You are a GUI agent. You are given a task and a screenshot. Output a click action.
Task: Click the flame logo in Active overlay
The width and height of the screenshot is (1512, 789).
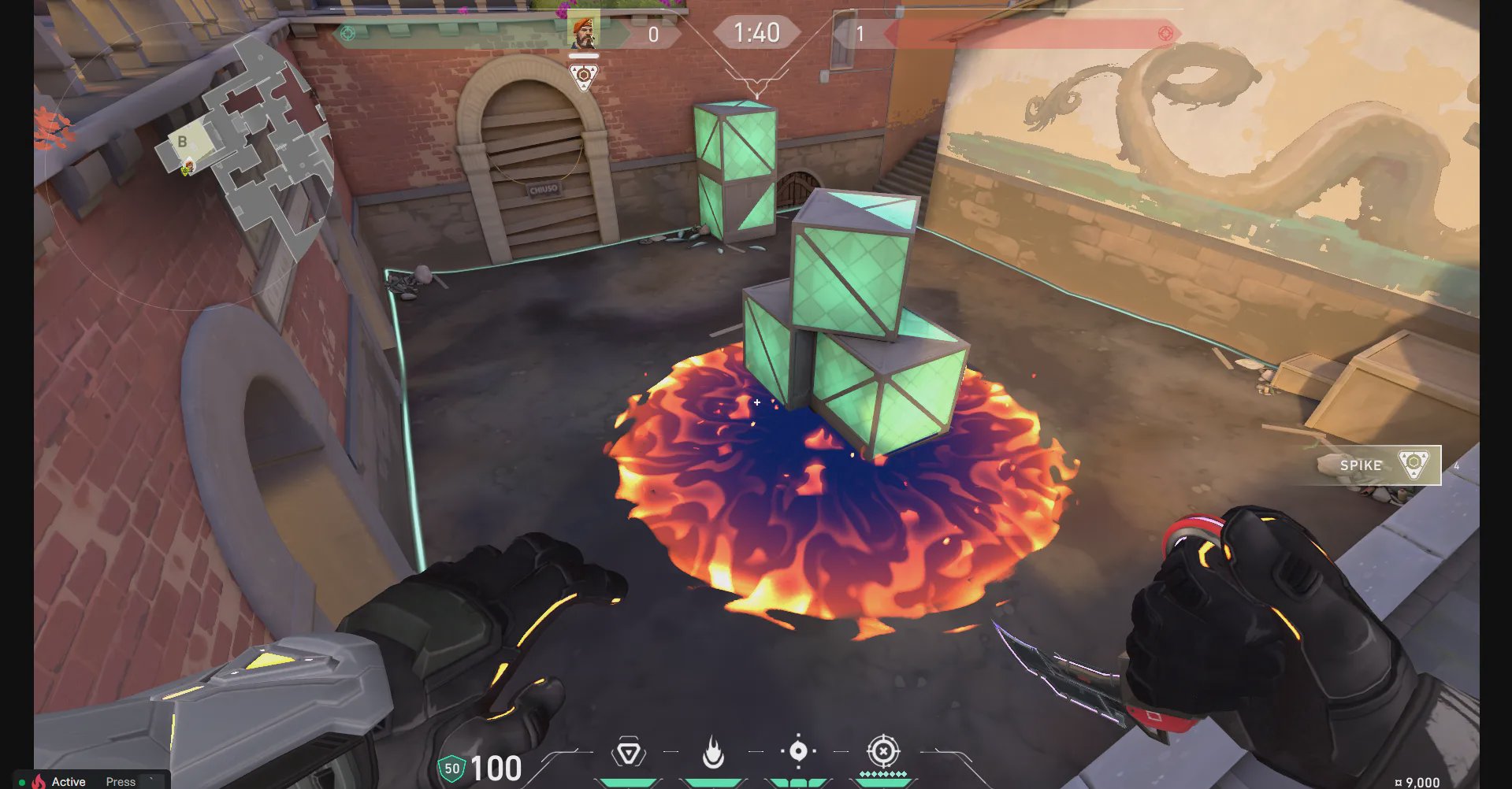[38, 781]
